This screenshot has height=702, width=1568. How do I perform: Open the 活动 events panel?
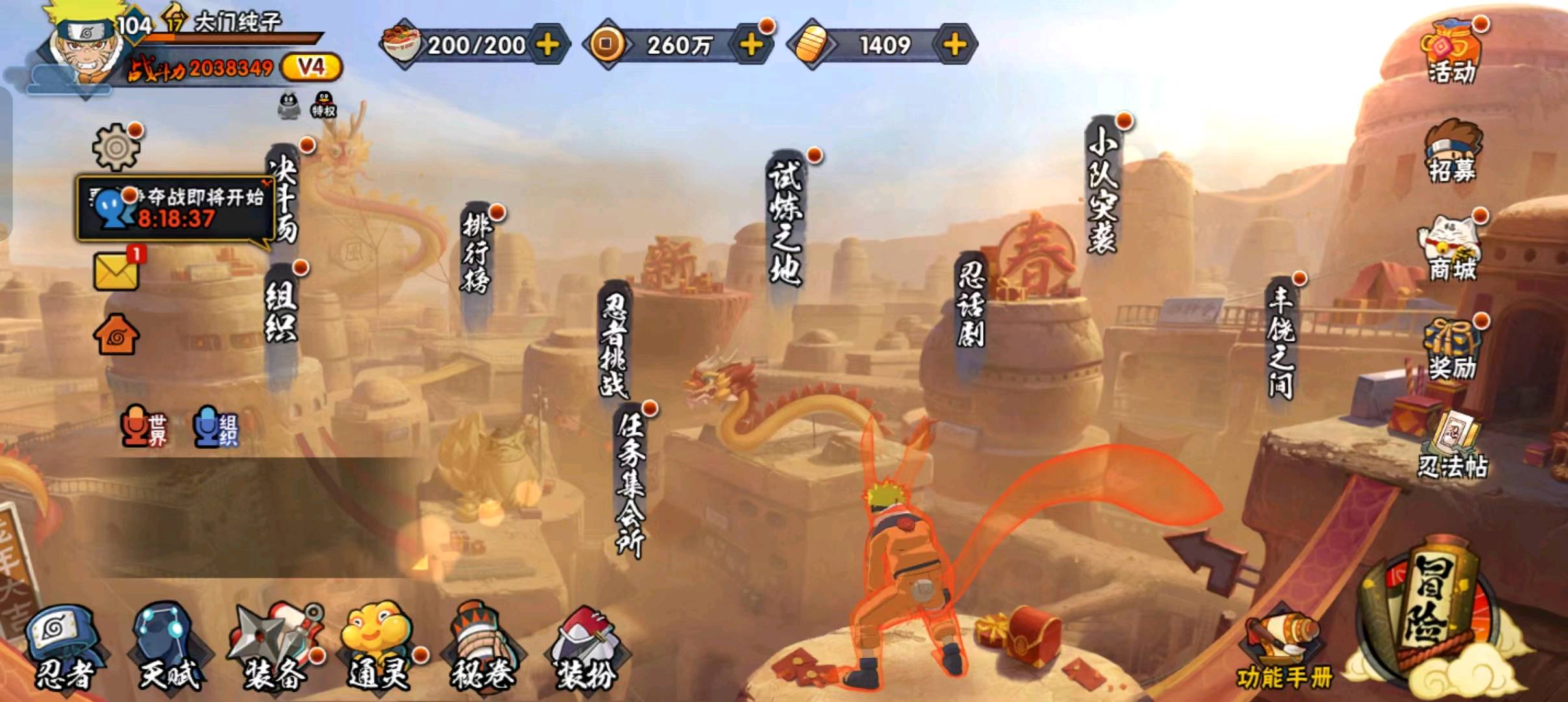(x=1452, y=52)
